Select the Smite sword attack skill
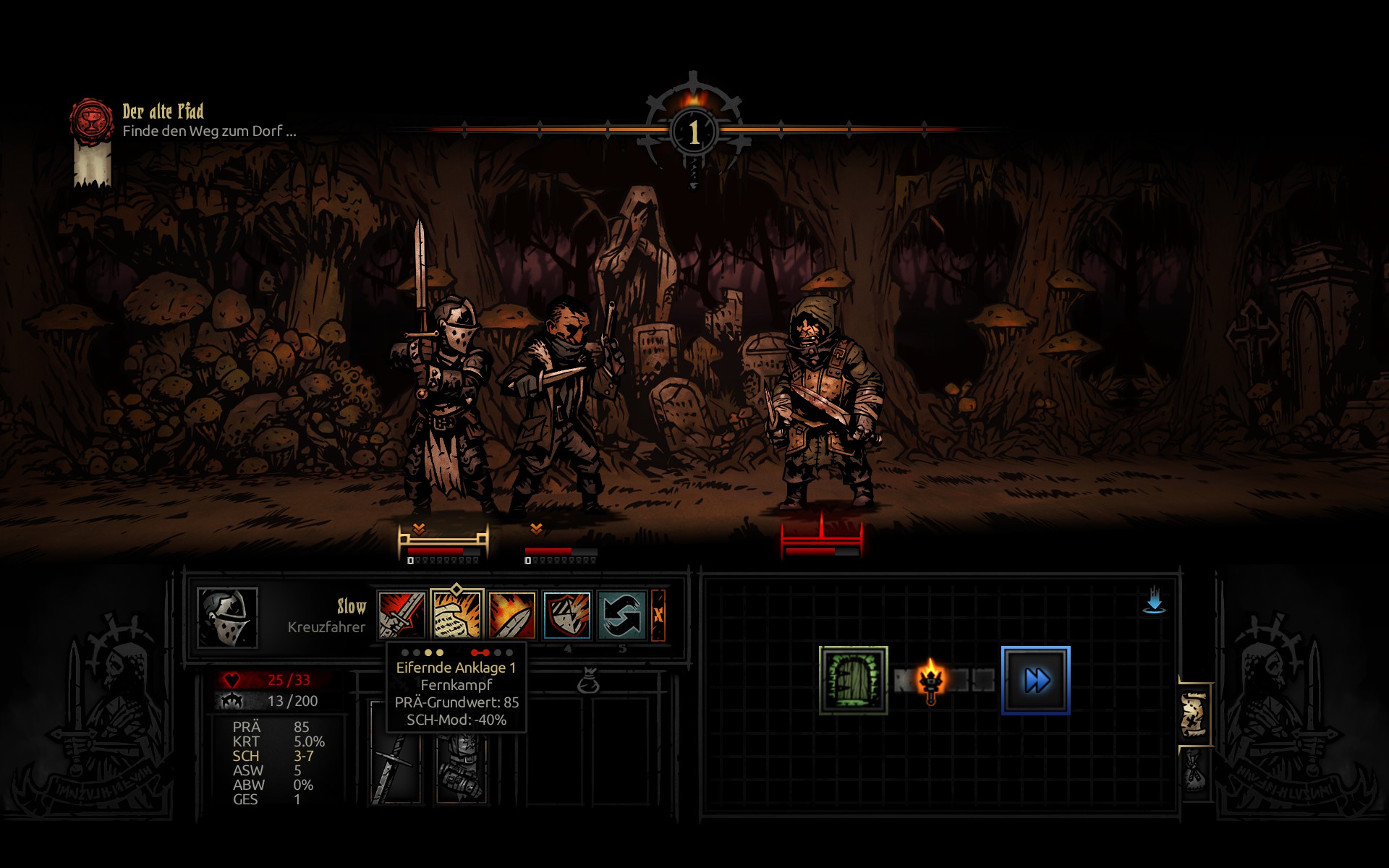Screen dimensions: 1389x868 click(402, 615)
